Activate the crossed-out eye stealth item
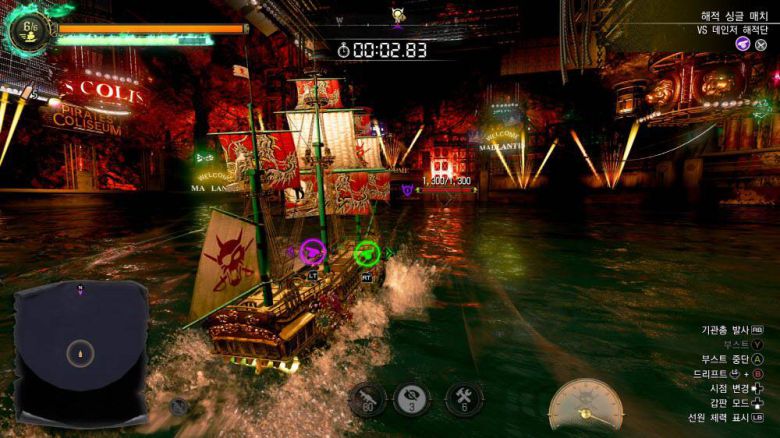Screen dimensions: 780x438 (x=412, y=399)
